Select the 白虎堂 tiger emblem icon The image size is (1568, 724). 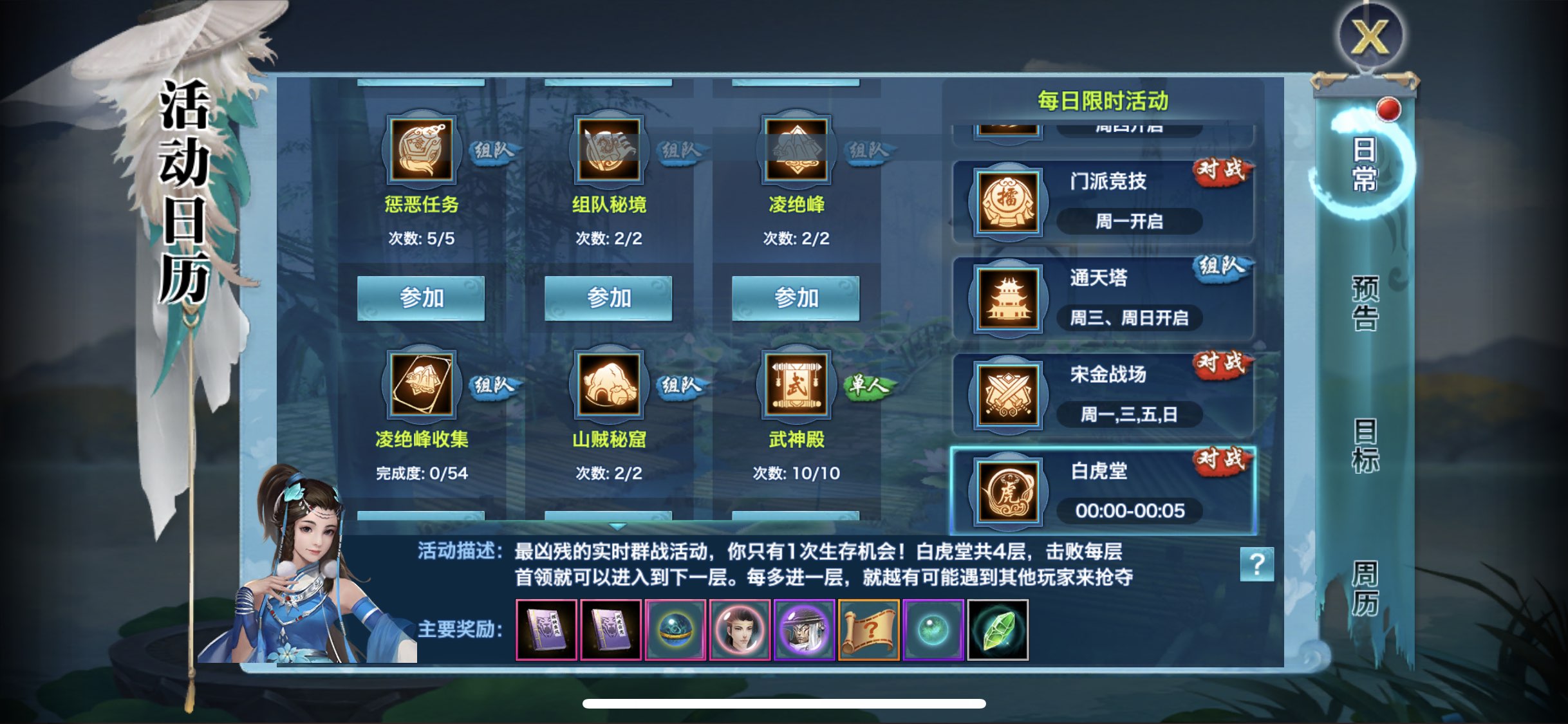click(x=1007, y=492)
